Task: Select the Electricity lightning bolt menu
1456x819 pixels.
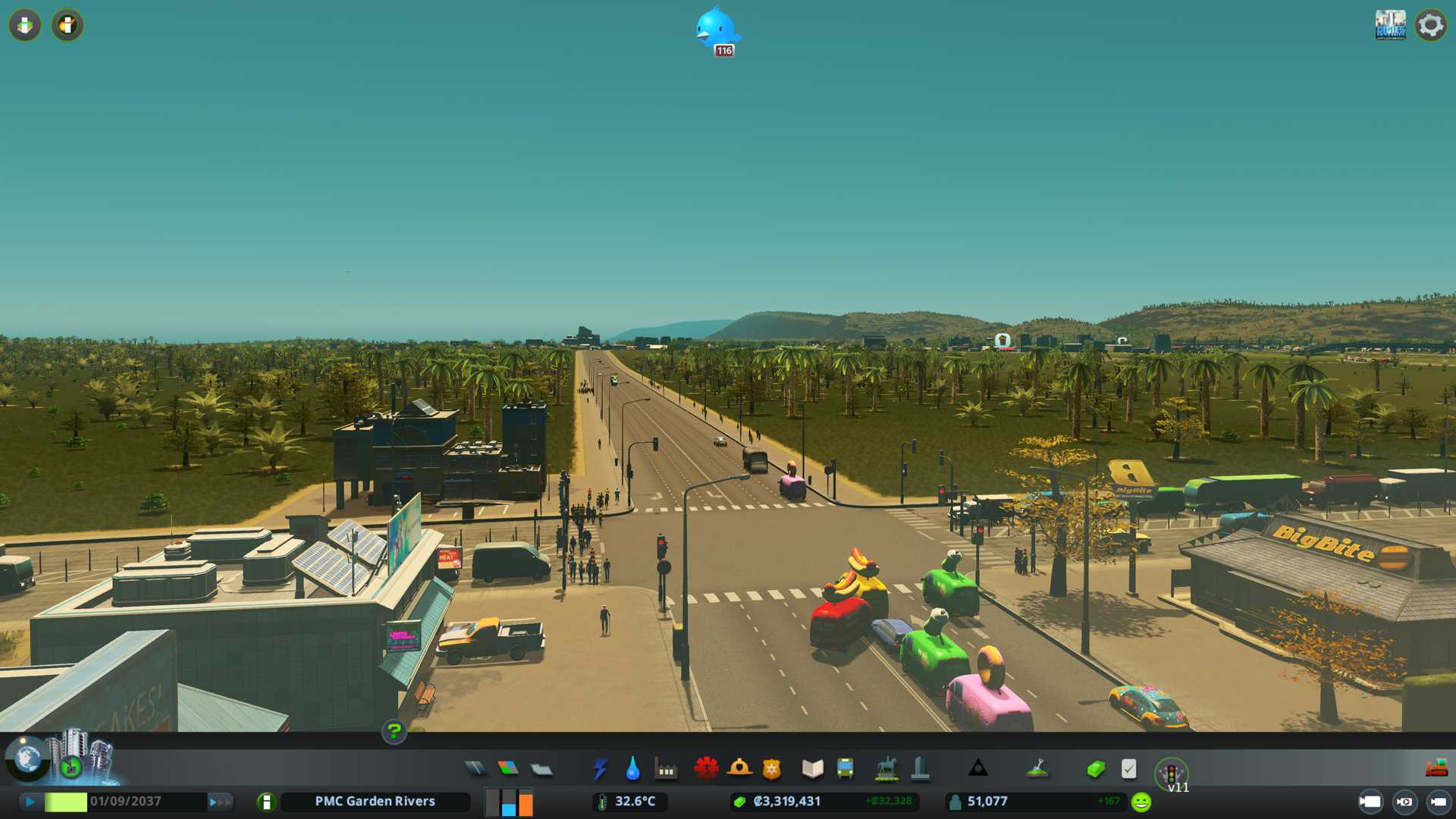Action: coord(600,769)
